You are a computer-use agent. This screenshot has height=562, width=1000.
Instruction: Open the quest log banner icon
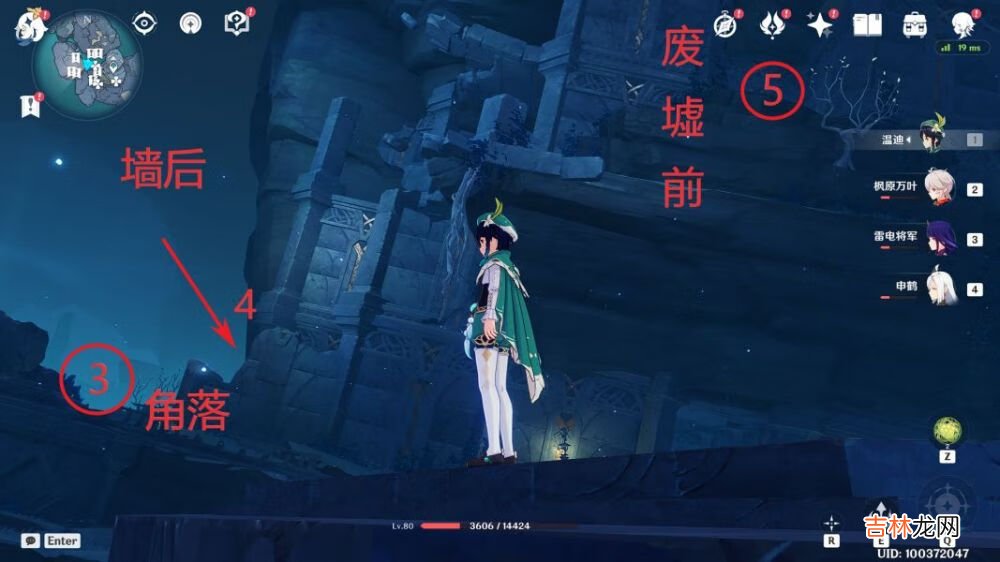(28, 103)
